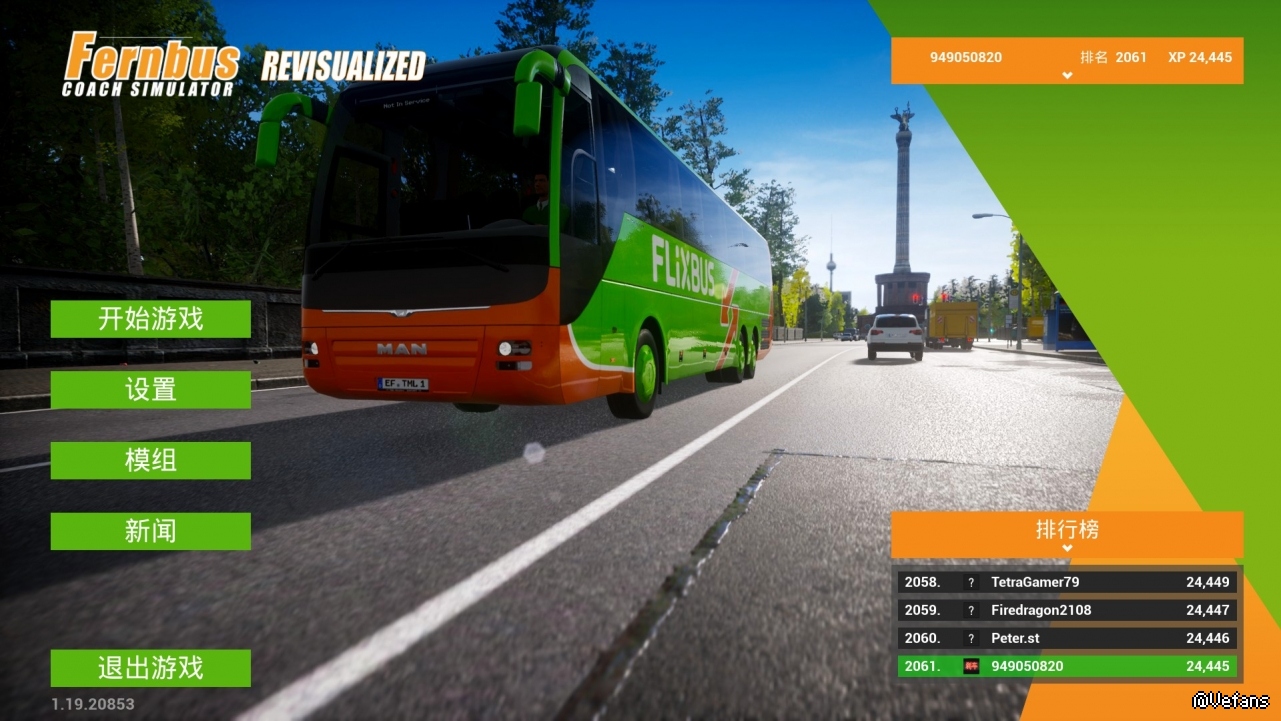Screen dimensions: 1281x721
Task: Select TetraGamer79 in the leaderboard
Action: [x=1067, y=582]
